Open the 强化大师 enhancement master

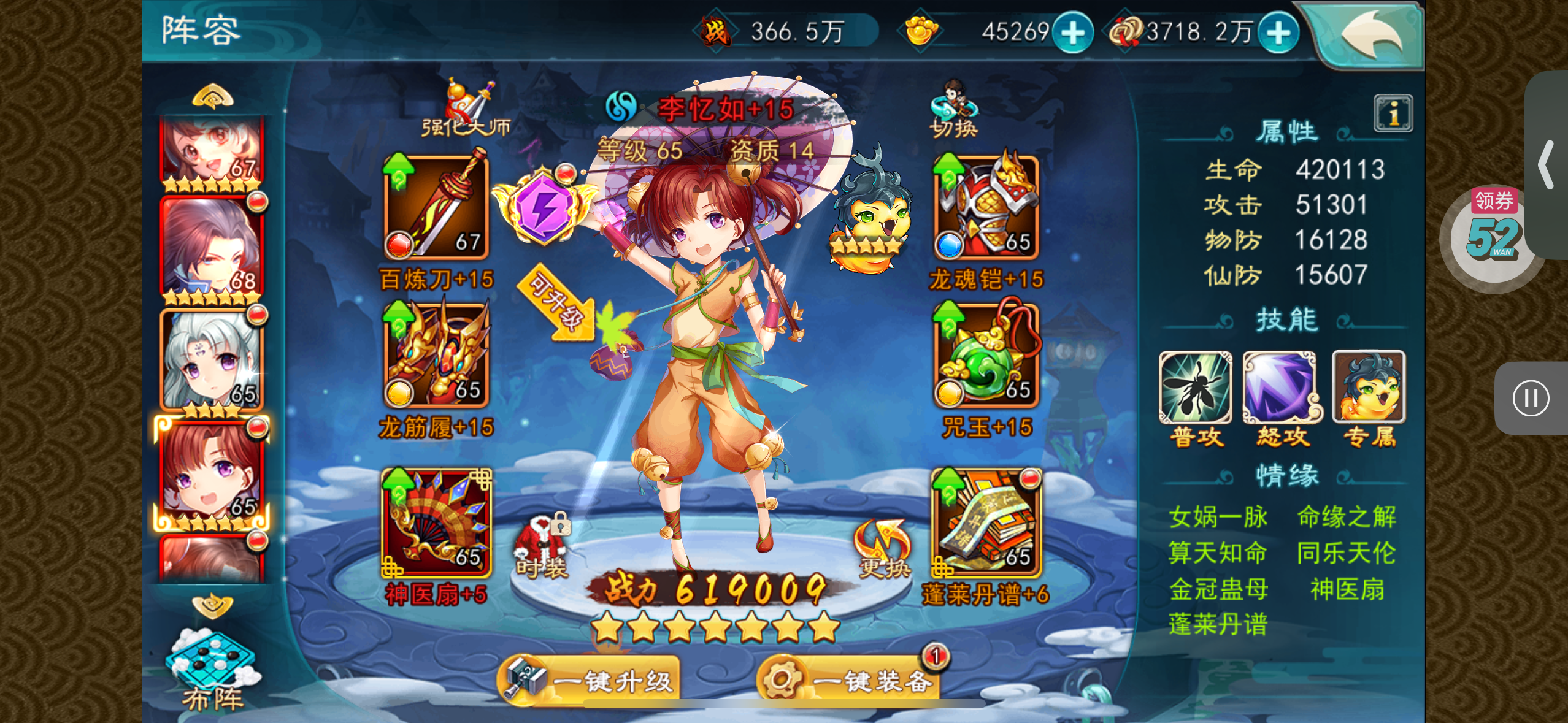(466, 109)
